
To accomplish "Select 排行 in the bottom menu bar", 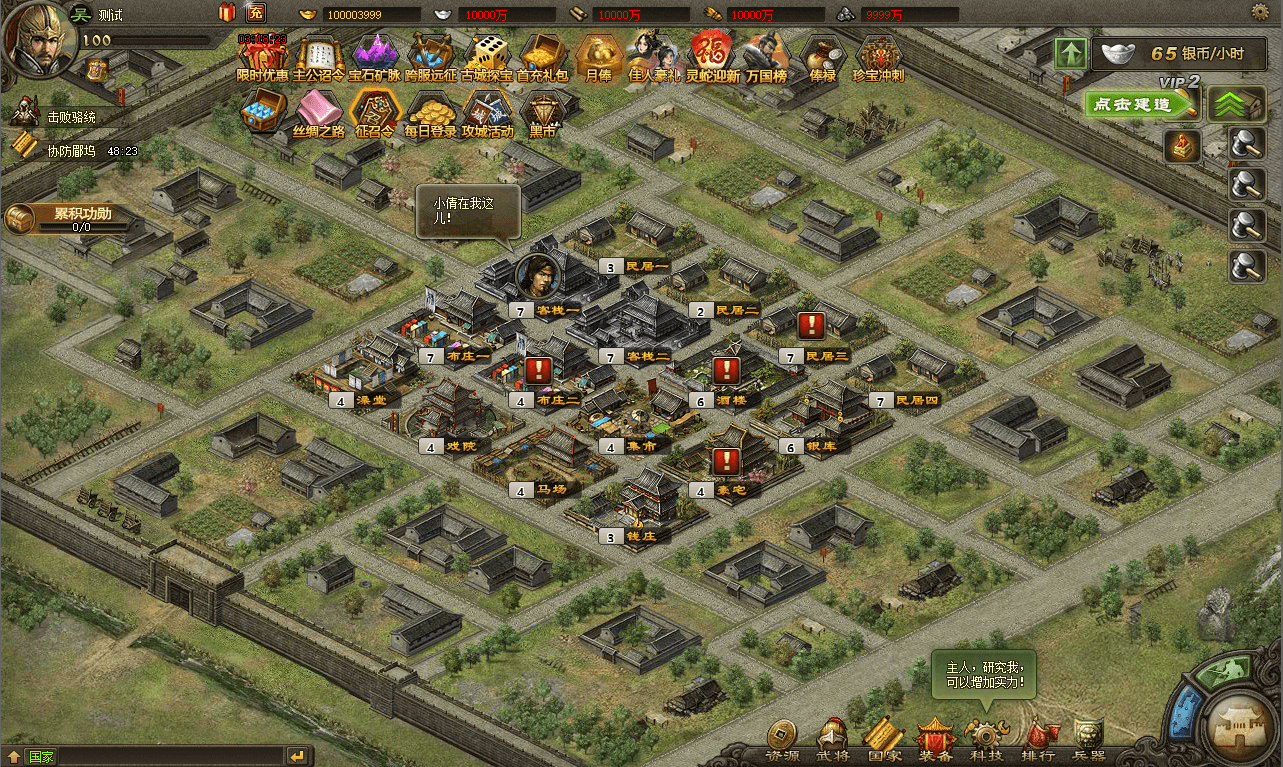I will 1037,735.
